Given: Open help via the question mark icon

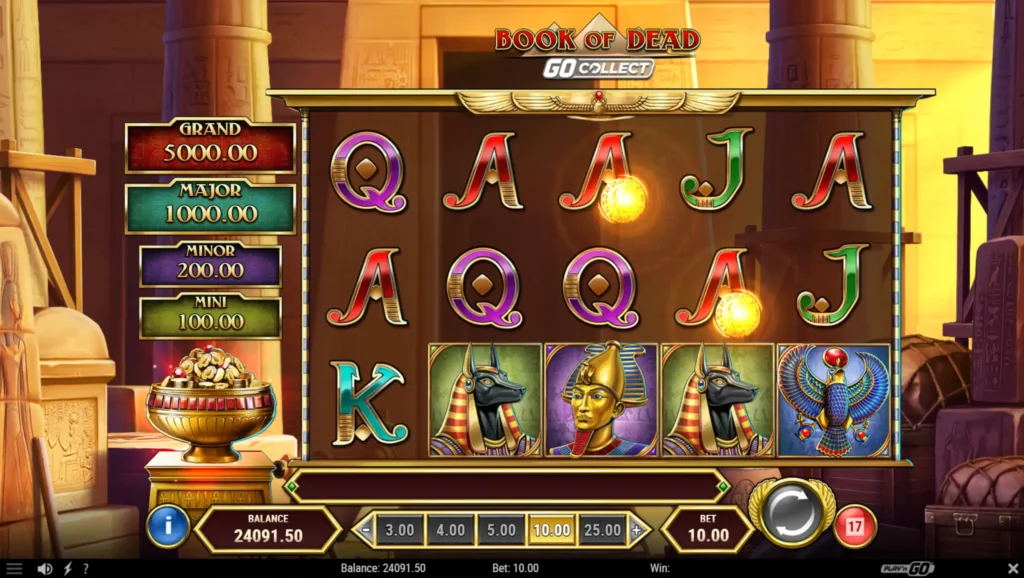Looking at the screenshot, I should pos(85,569).
